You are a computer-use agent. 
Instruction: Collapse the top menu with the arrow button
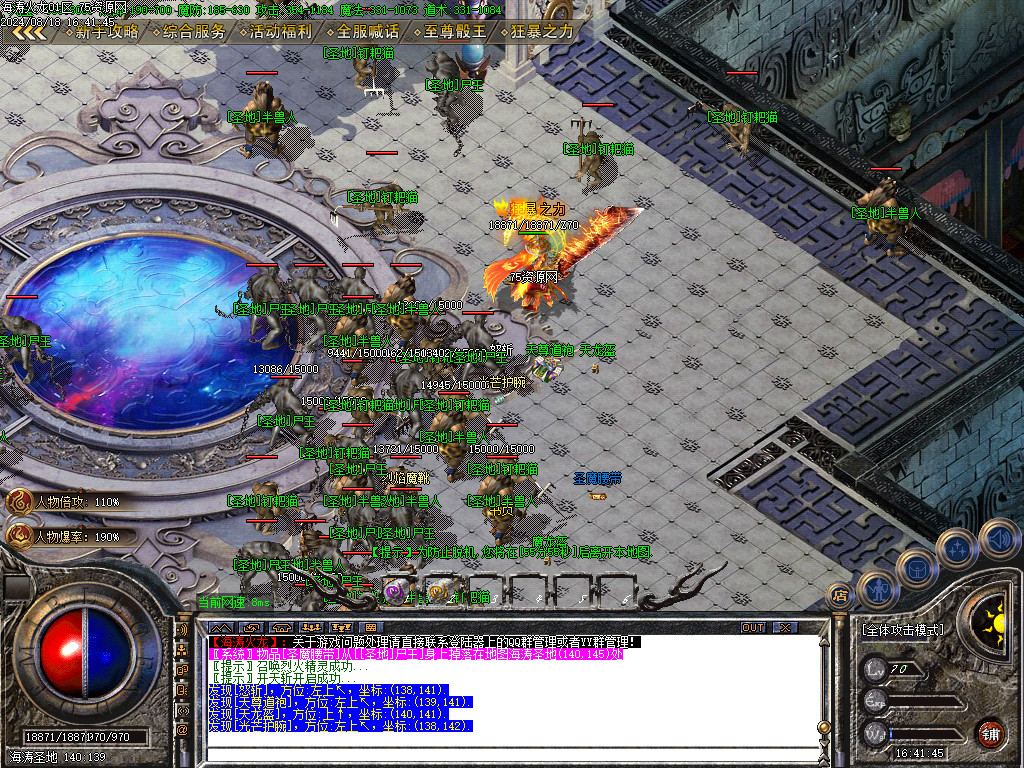[29, 32]
